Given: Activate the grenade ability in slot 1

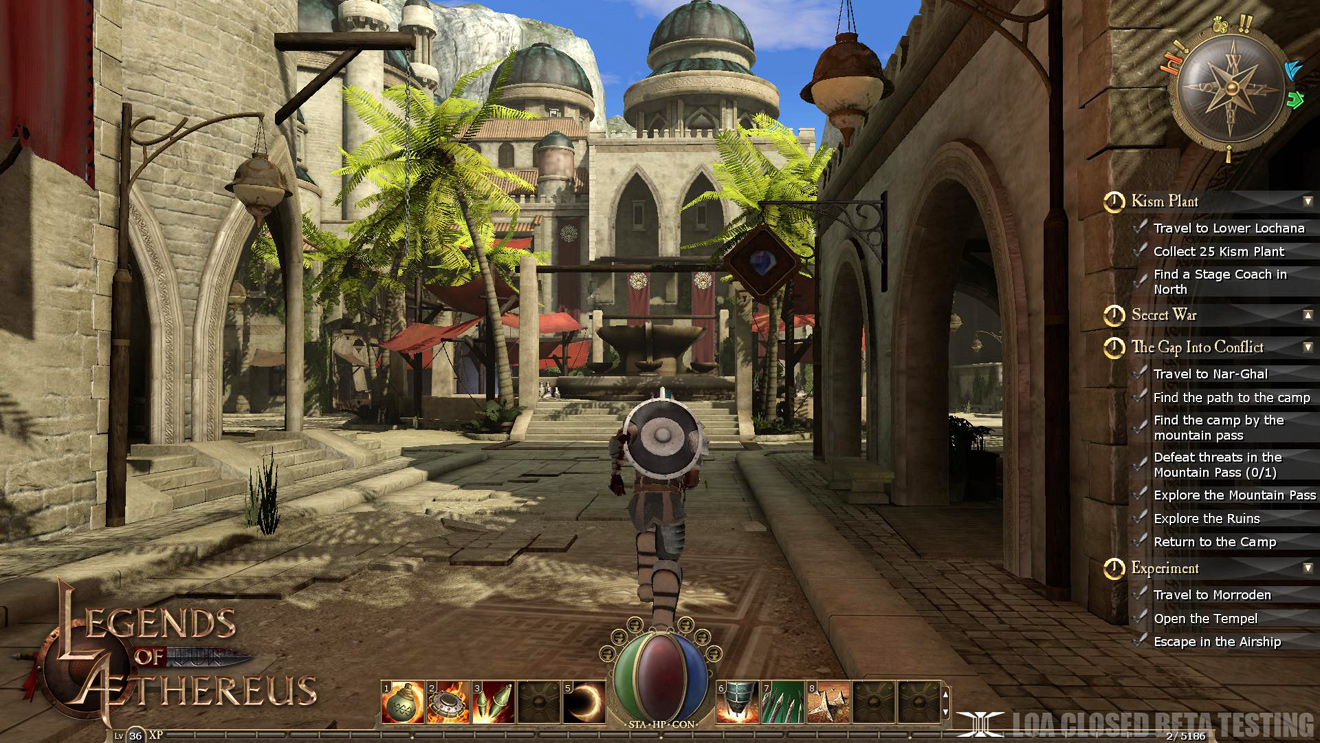Looking at the screenshot, I should point(403,702).
